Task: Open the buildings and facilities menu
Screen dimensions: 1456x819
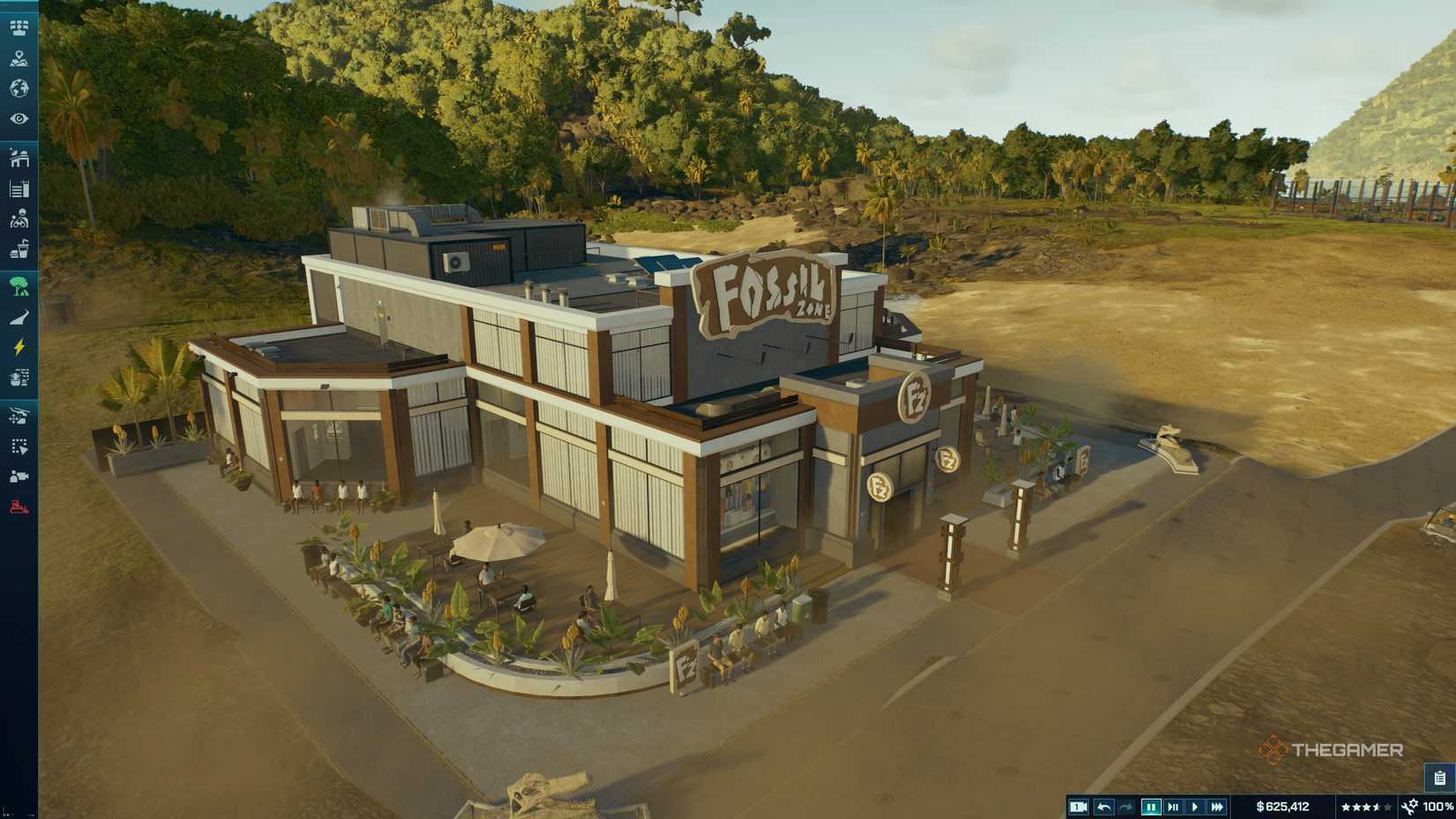Action: 19,160
